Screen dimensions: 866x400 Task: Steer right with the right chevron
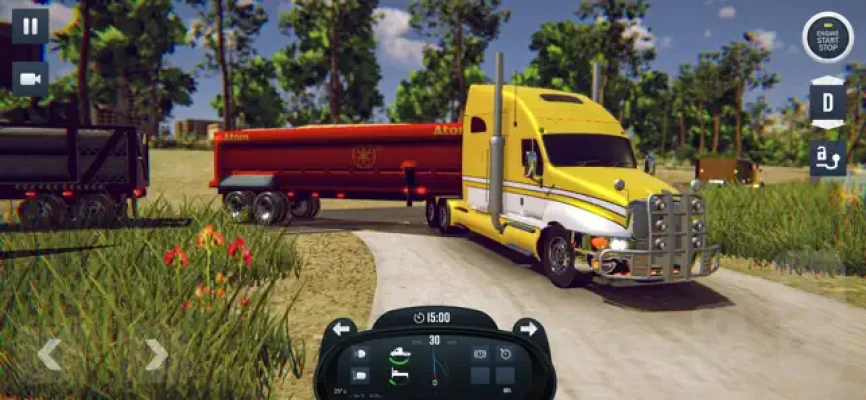[156, 353]
